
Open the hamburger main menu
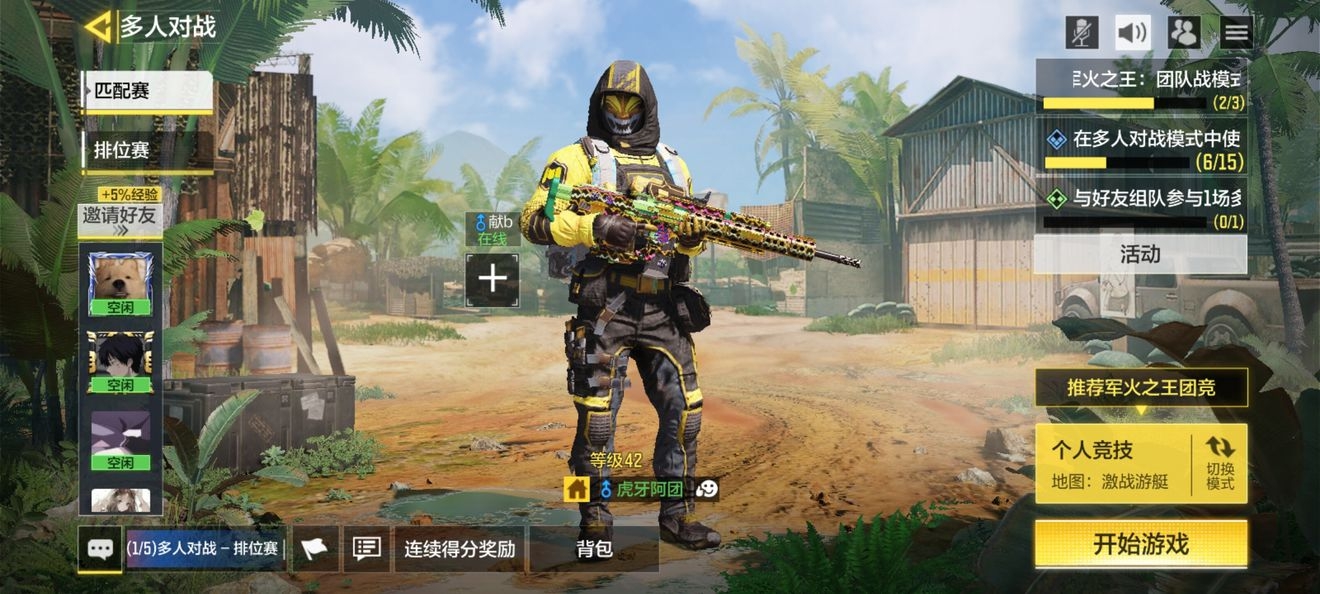(x=1236, y=32)
